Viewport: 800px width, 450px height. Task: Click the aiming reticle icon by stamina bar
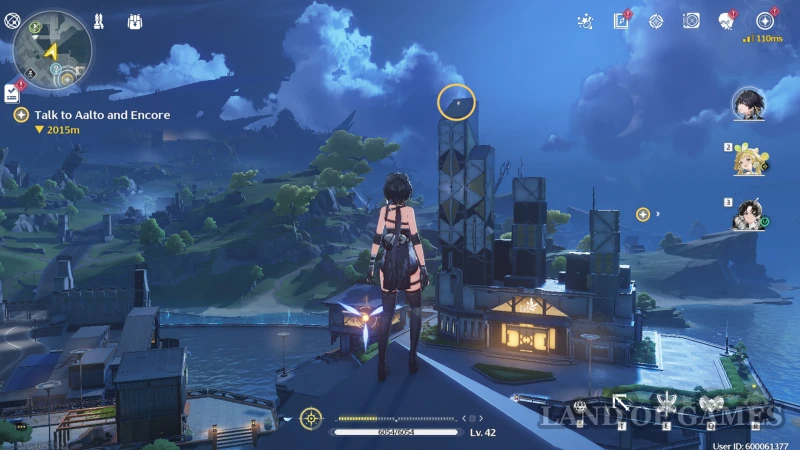(x=312, y=419)
